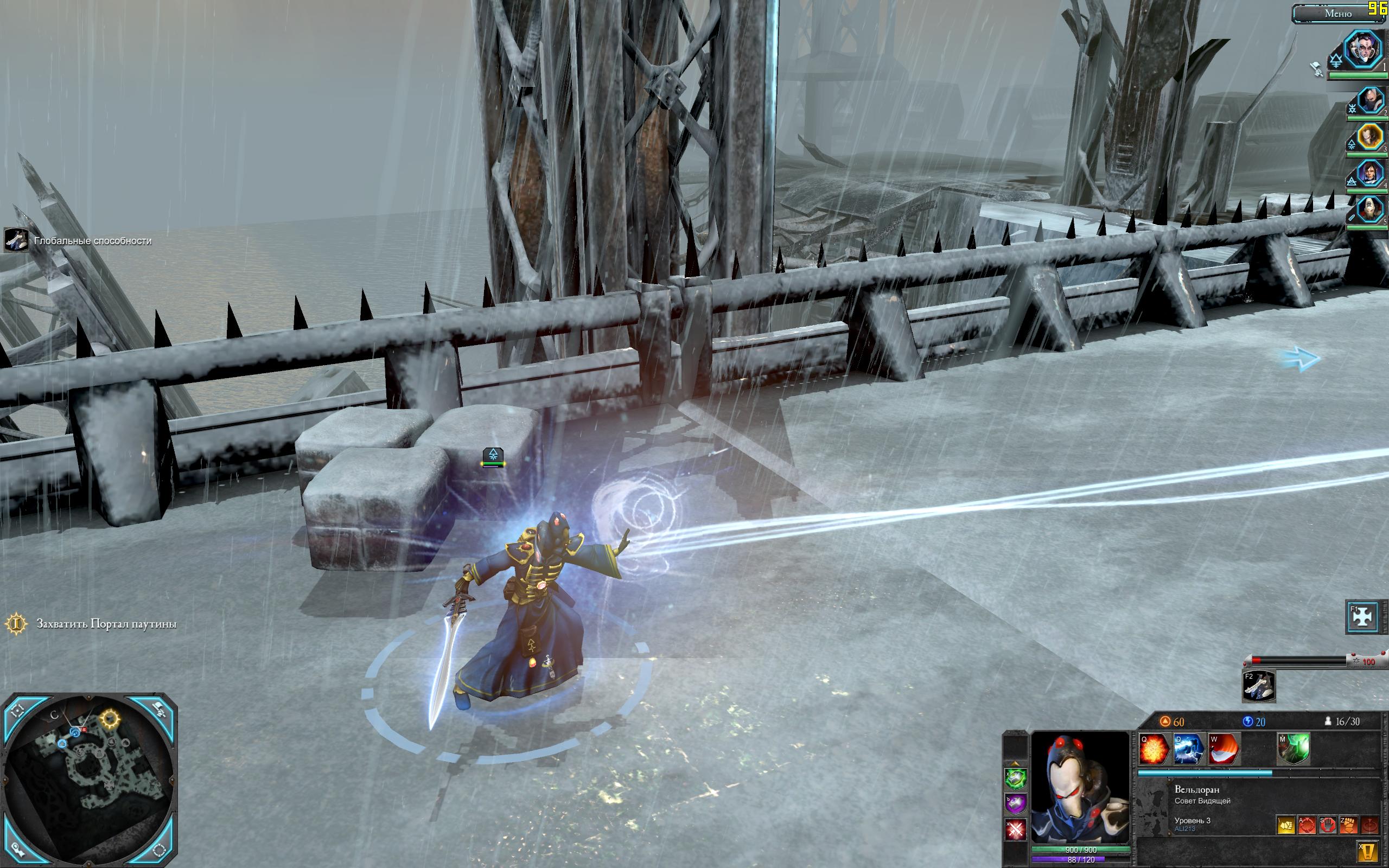Select squad portrait numbered 2
Image resolution: width=1389 pixels, height=868 pixels.
(x=1370, y=101)
